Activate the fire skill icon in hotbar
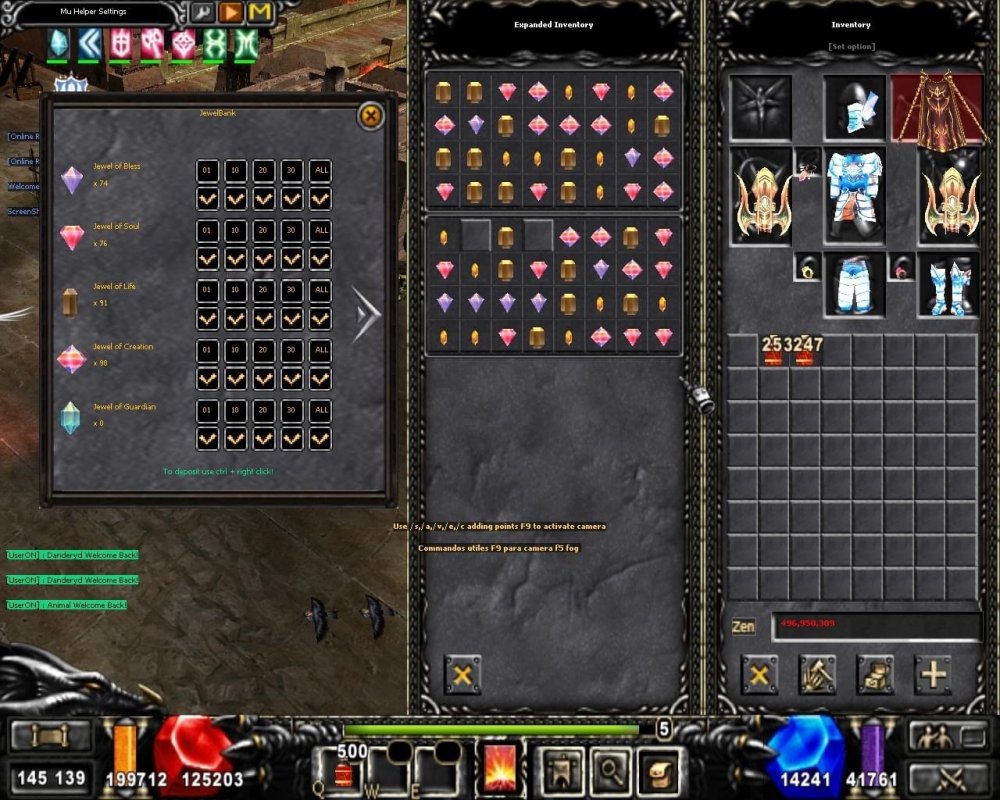The image size is (1000, 800). click(x=500, y=768)
